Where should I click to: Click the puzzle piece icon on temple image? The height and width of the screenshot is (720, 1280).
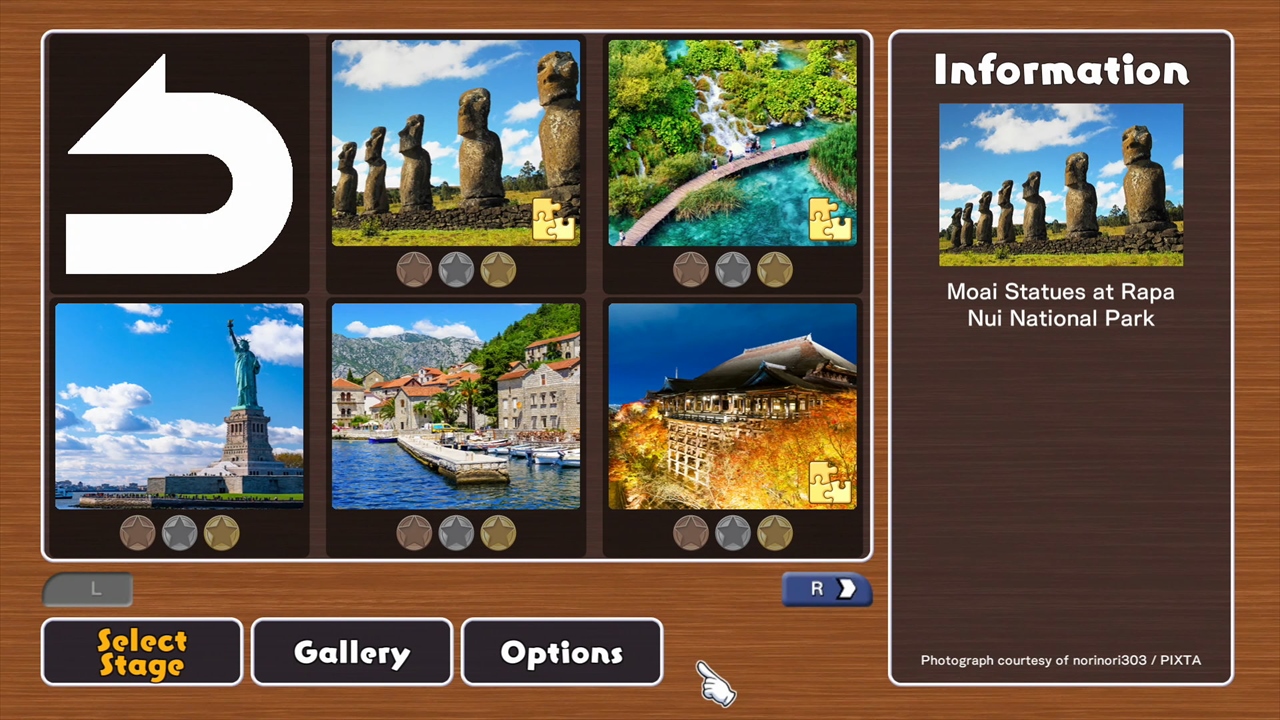pos(830,483)
